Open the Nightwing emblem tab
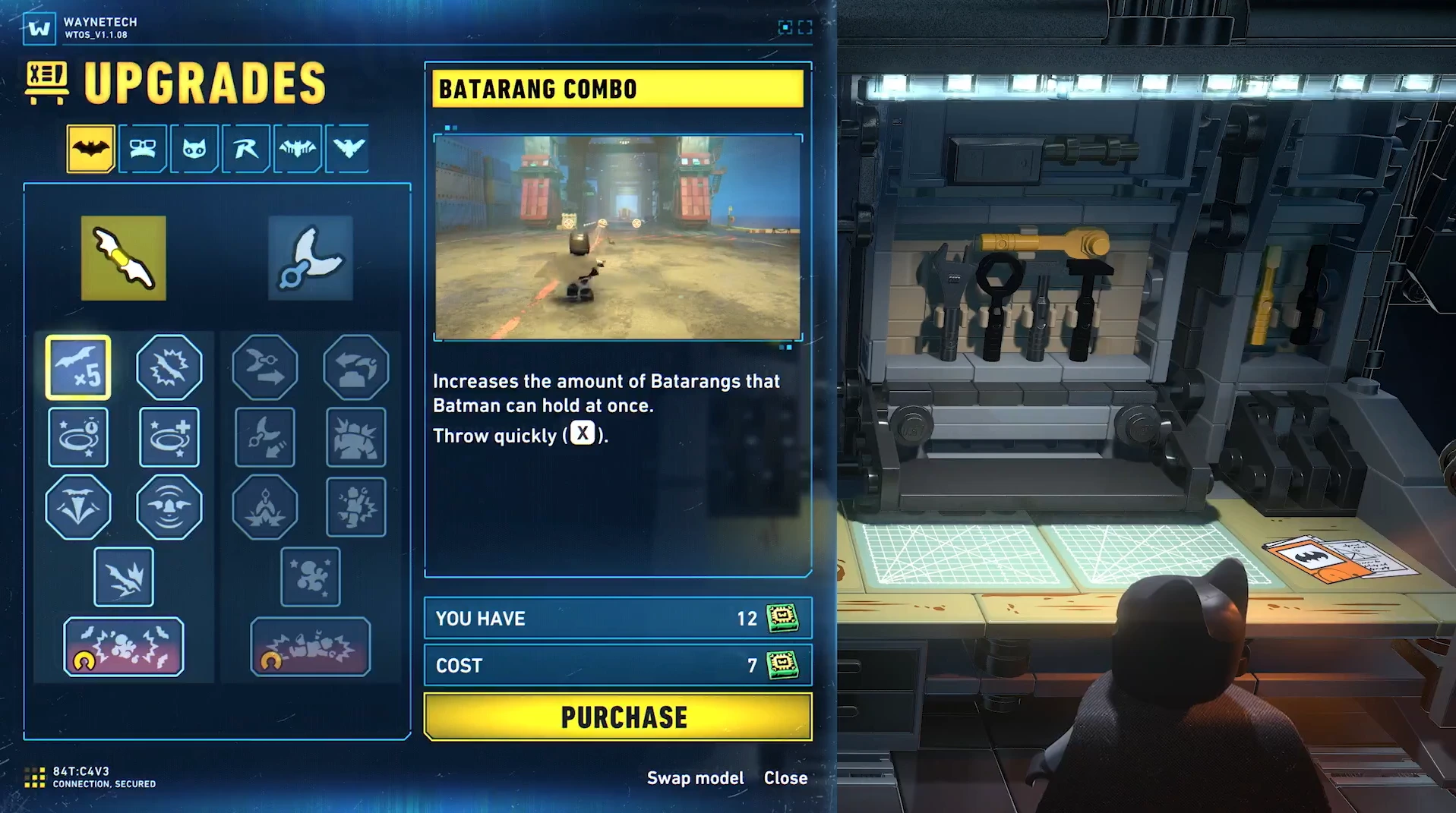The width and height of the screenshot is (1456, 813). coord(348,148)
